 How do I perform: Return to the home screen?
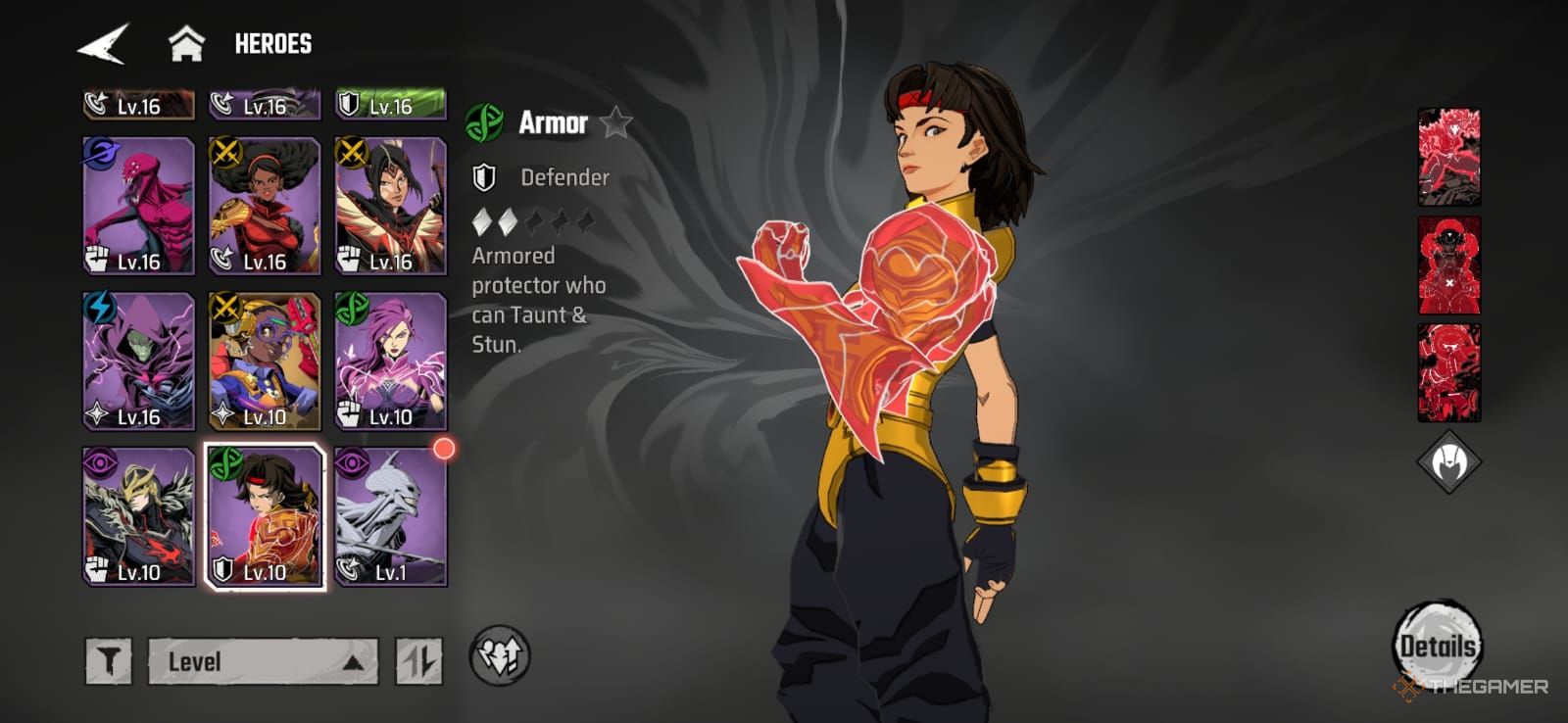point(186,44)
